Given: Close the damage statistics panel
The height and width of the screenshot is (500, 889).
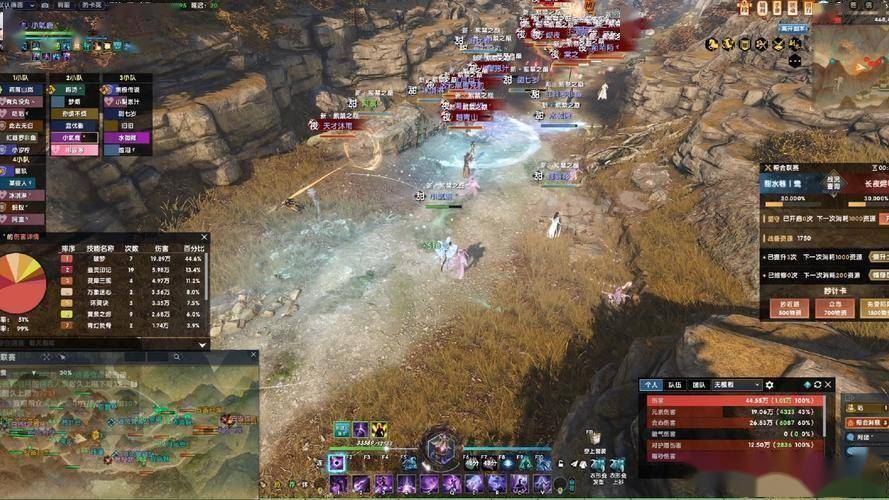Looking at the screenshot, I should click(x=828, y=384).
